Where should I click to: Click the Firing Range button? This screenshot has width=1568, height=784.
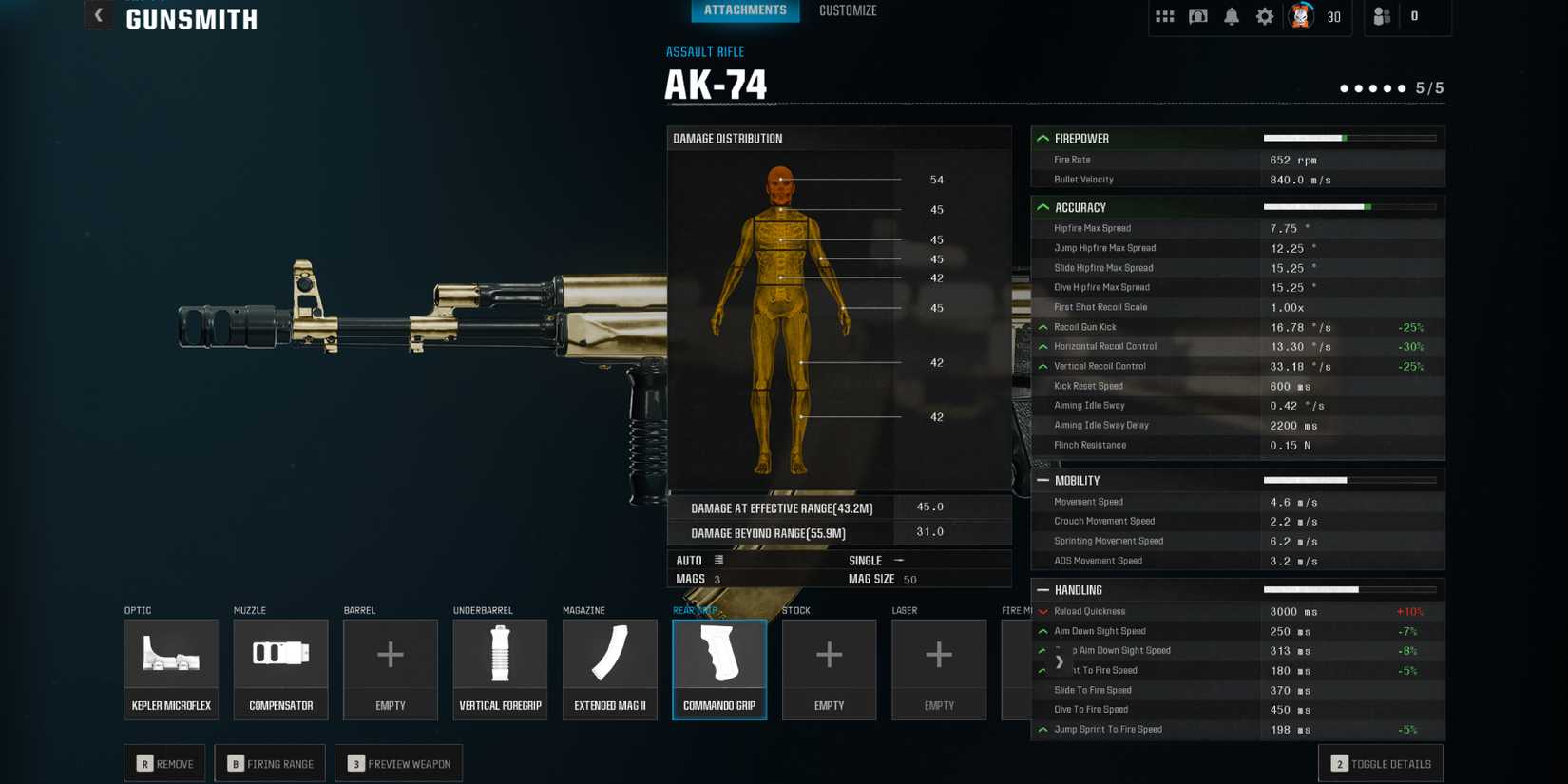click(x=270, y=762)
